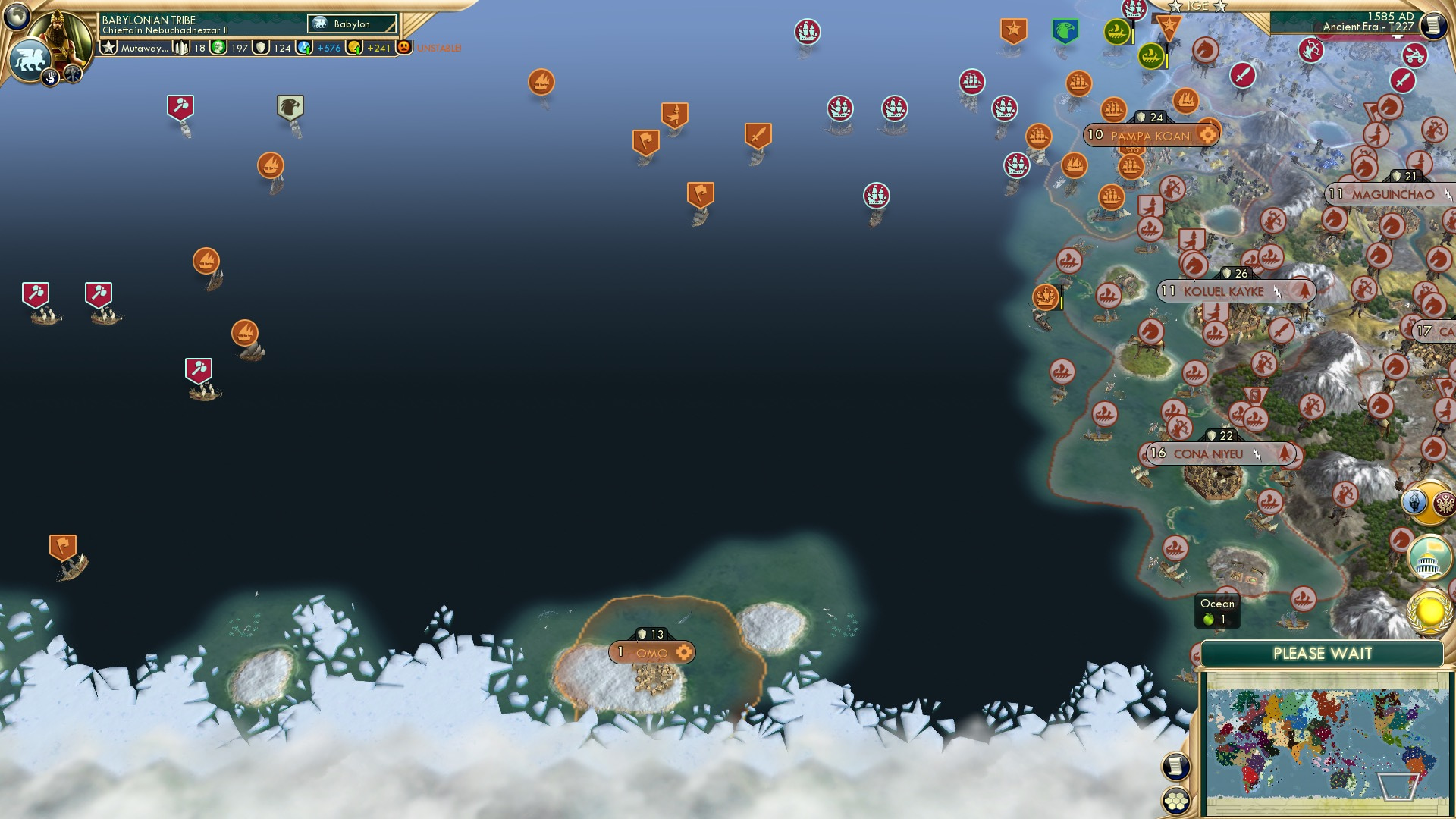The width and height of the screenshot is (1456, 819).
Task: Open the IGE editor at top of screen
Action: coord(1197,8)
